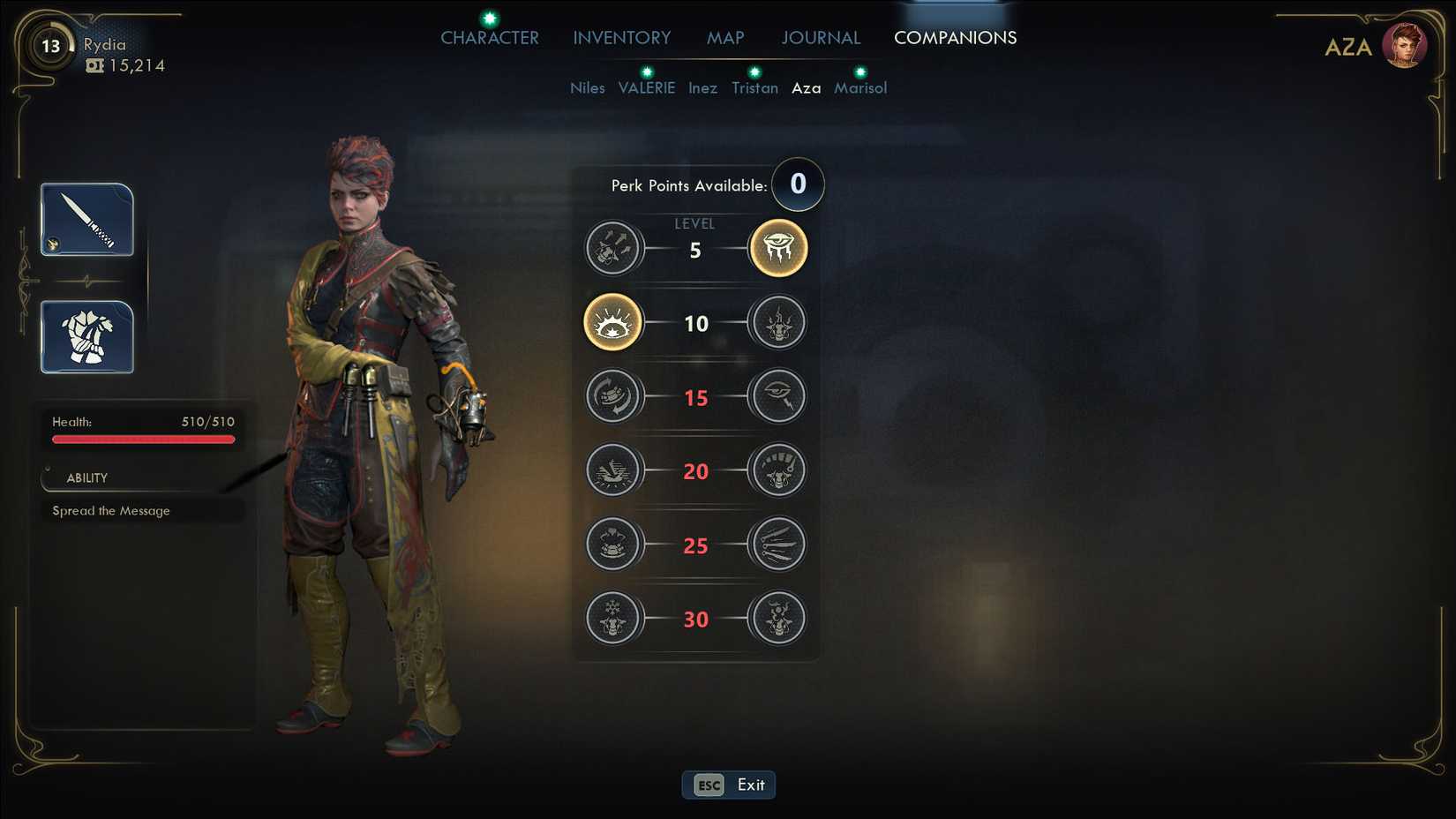The image size is (1456, 819).
Task: Select Aza's dagger weapon slot
Action: point(87,220)
